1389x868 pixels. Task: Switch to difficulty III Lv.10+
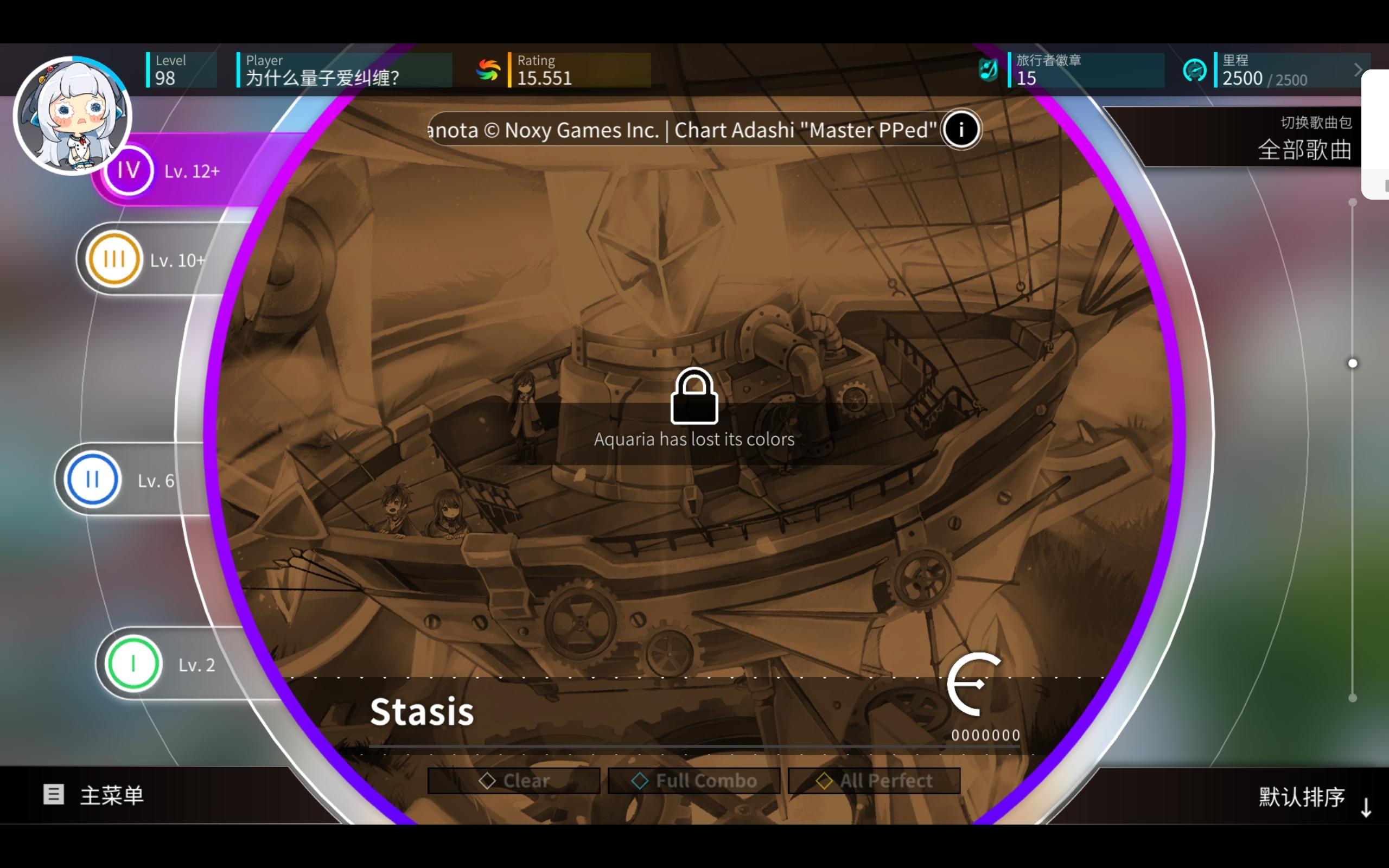[113, 258]
